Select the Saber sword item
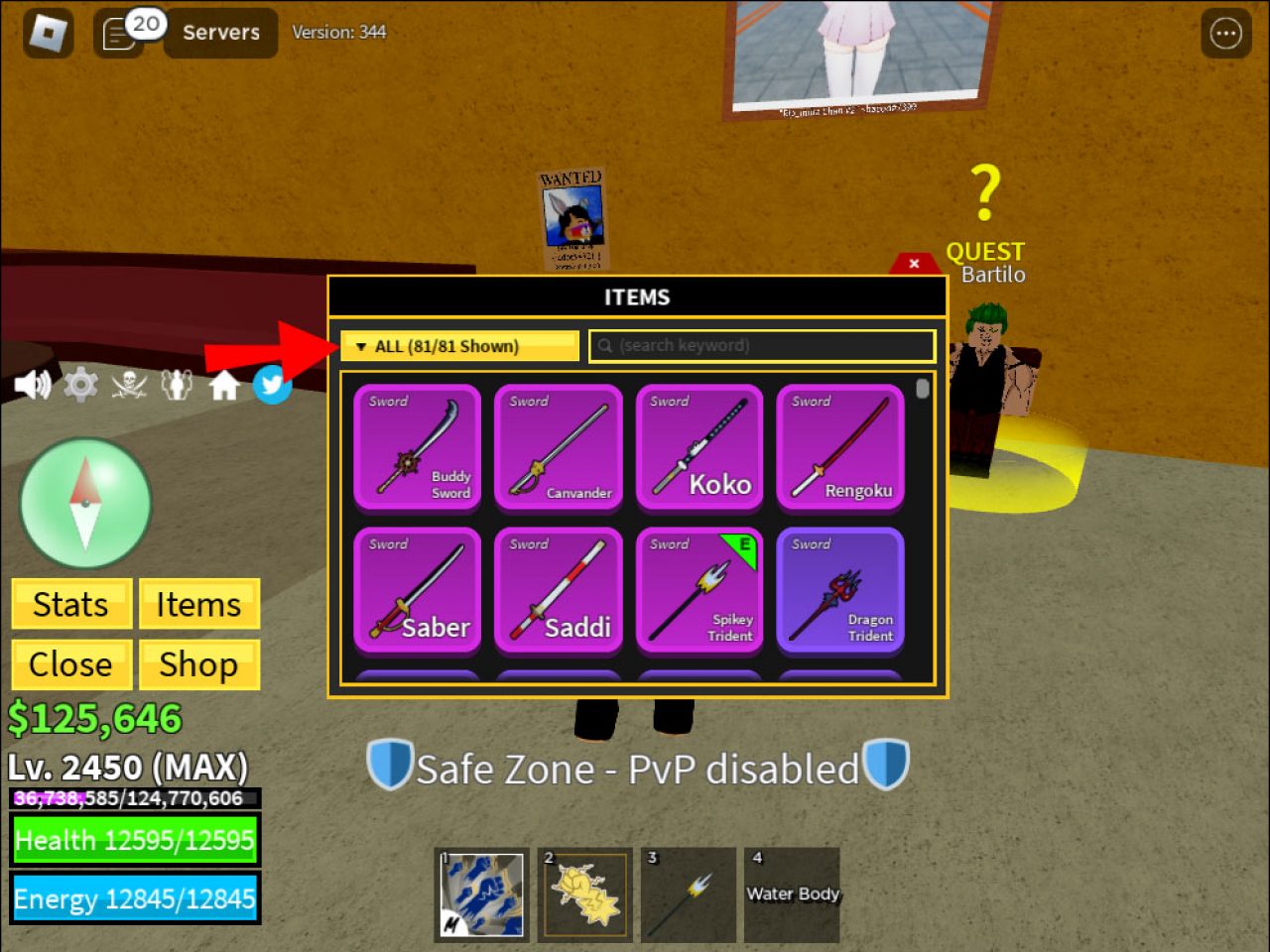This screenshot has height=952, width=1270. point(417,590)
